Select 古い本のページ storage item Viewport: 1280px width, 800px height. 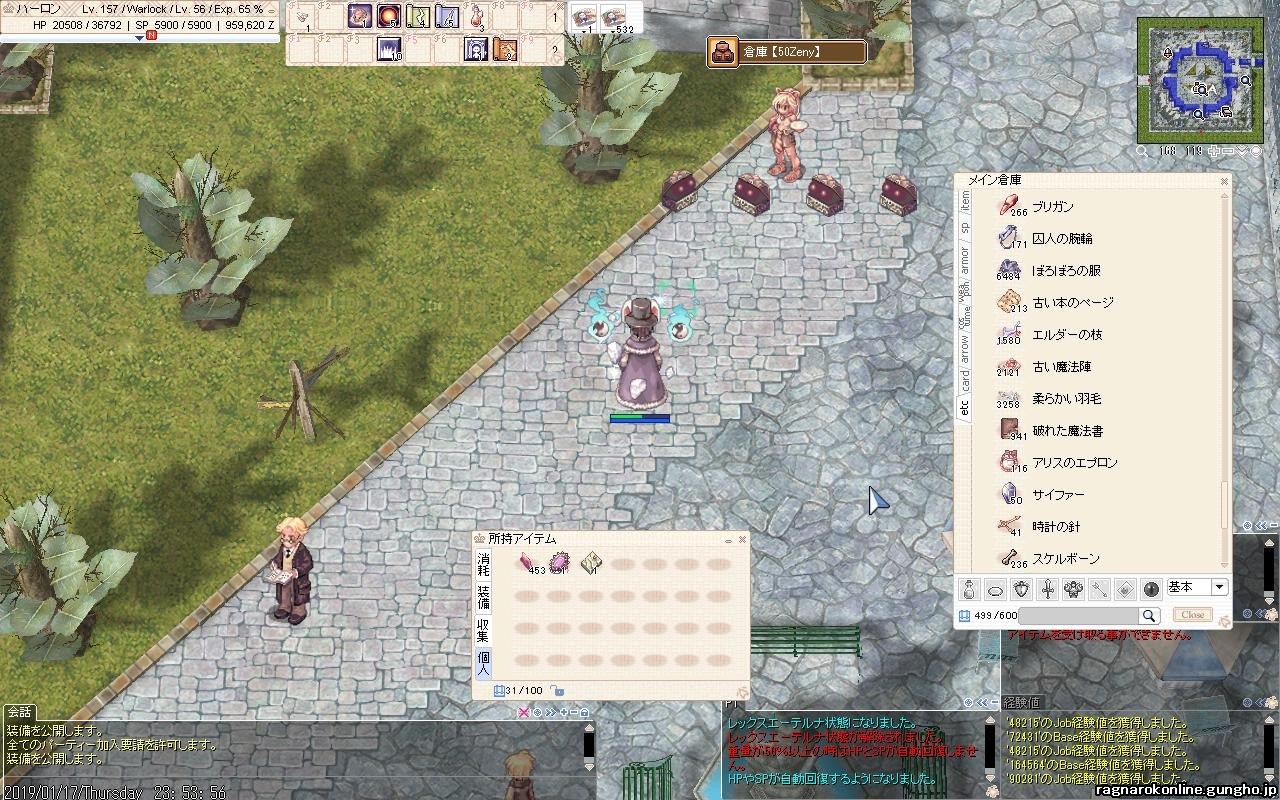tap(1072, 303)
